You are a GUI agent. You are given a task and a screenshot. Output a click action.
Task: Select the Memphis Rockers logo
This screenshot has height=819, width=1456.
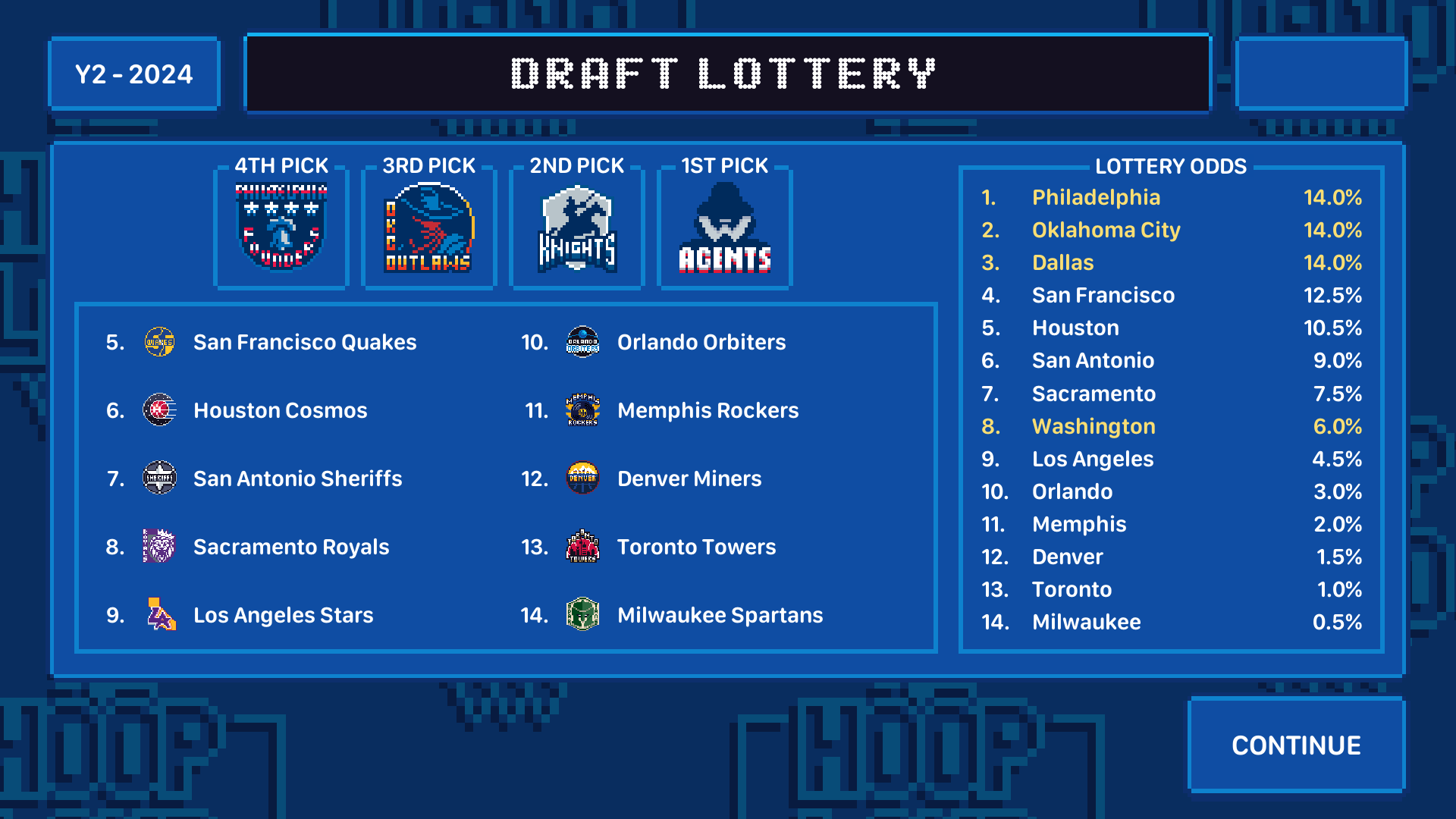pyautogui.click(x=584, y=410)
